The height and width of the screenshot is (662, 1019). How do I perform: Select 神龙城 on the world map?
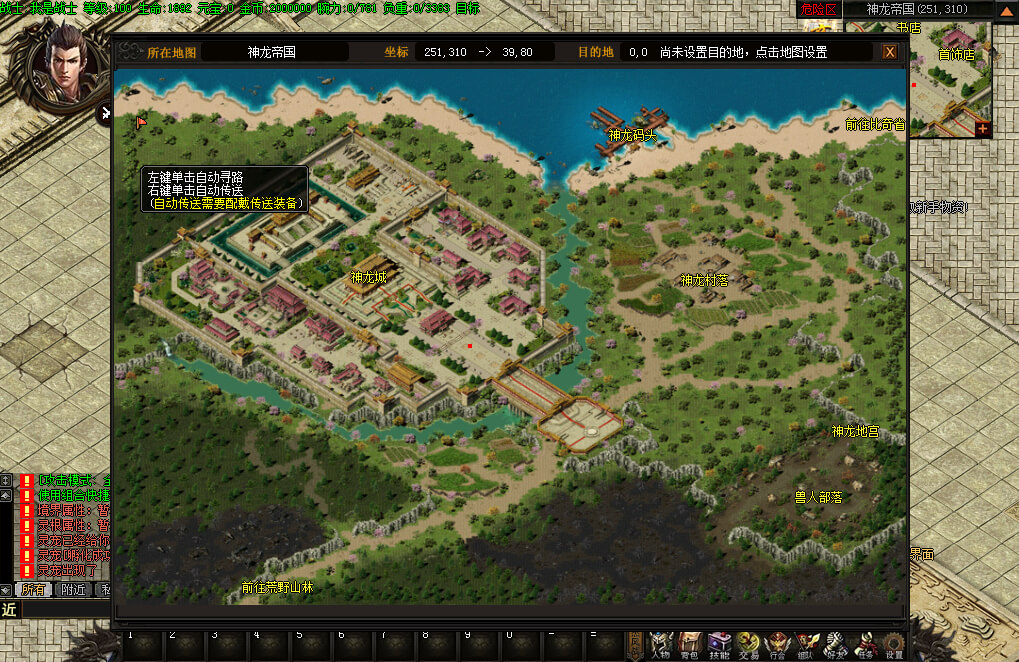[x=368, y=278]
